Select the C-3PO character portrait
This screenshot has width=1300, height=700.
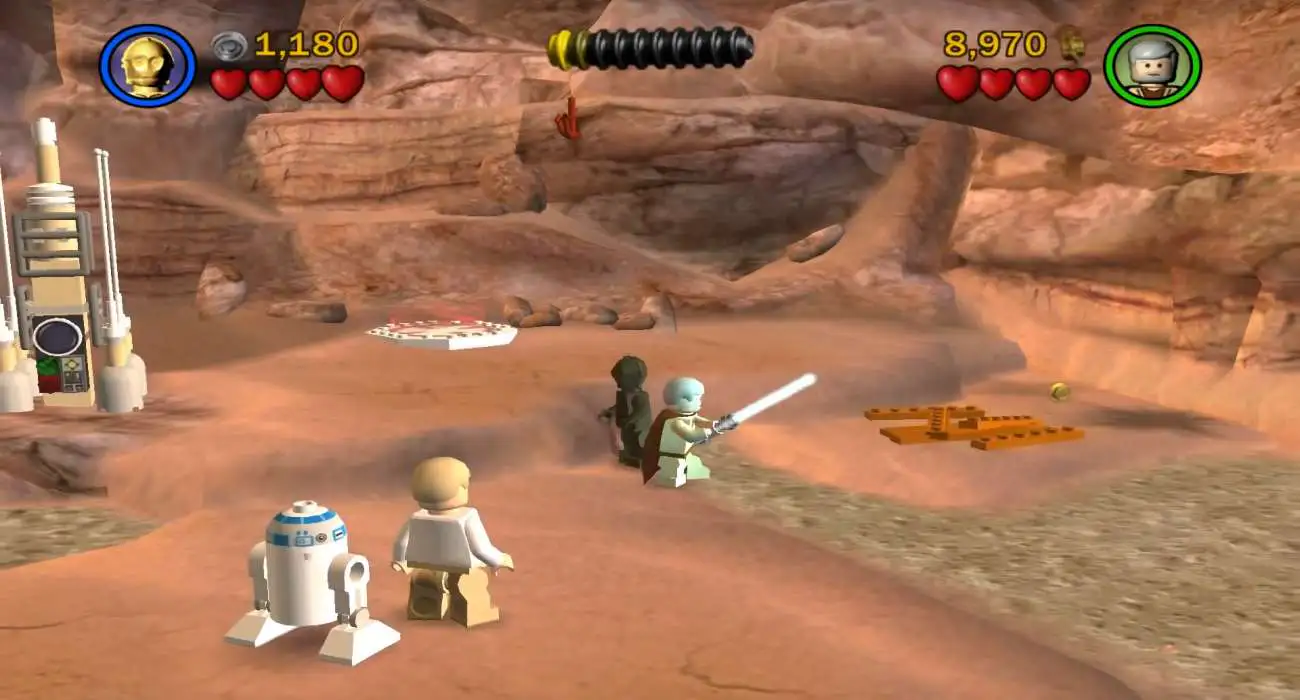(x=147, y=66)
